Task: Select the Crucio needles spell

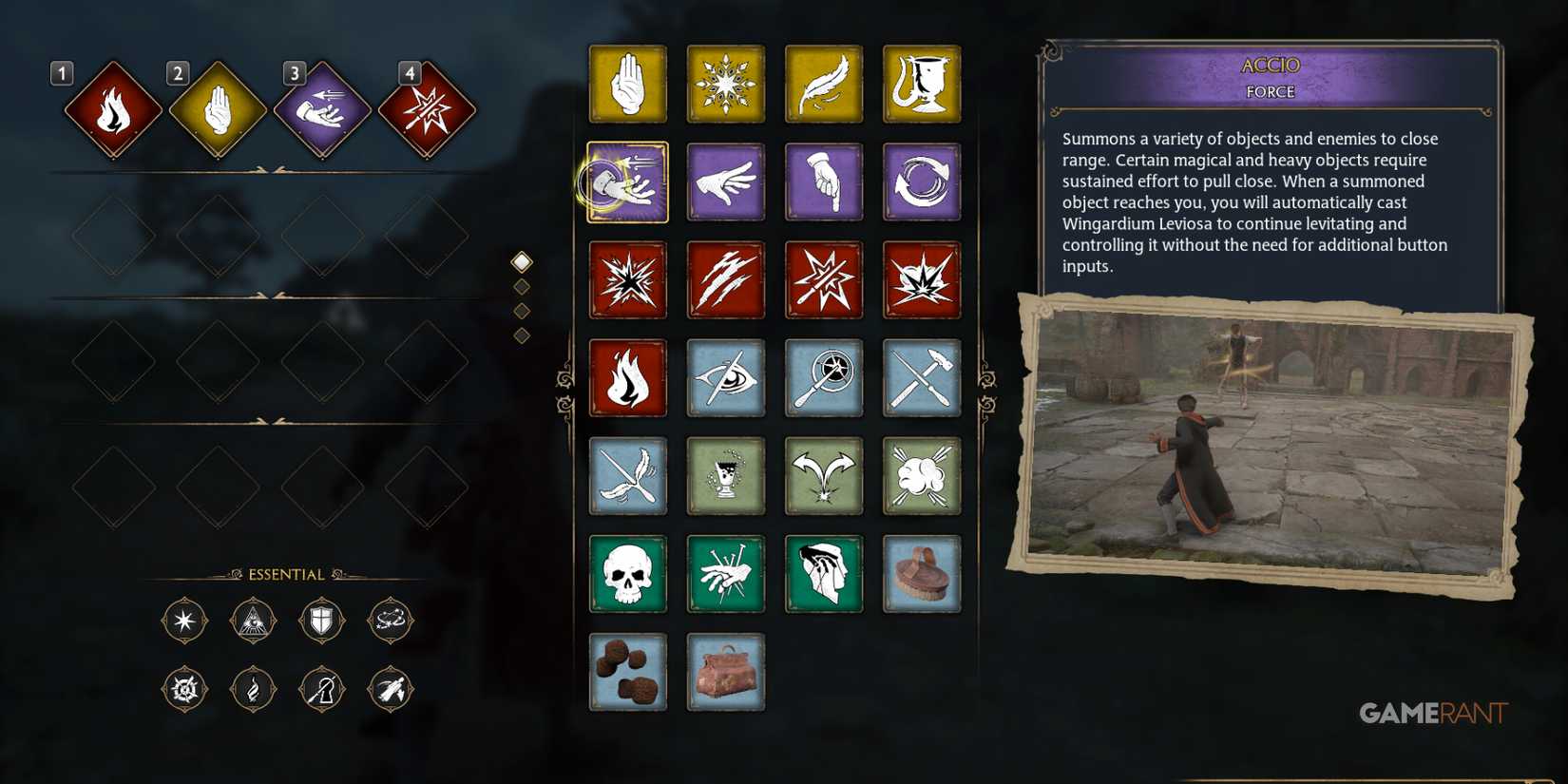Action: pyautogui.click(x=726, y=574)
